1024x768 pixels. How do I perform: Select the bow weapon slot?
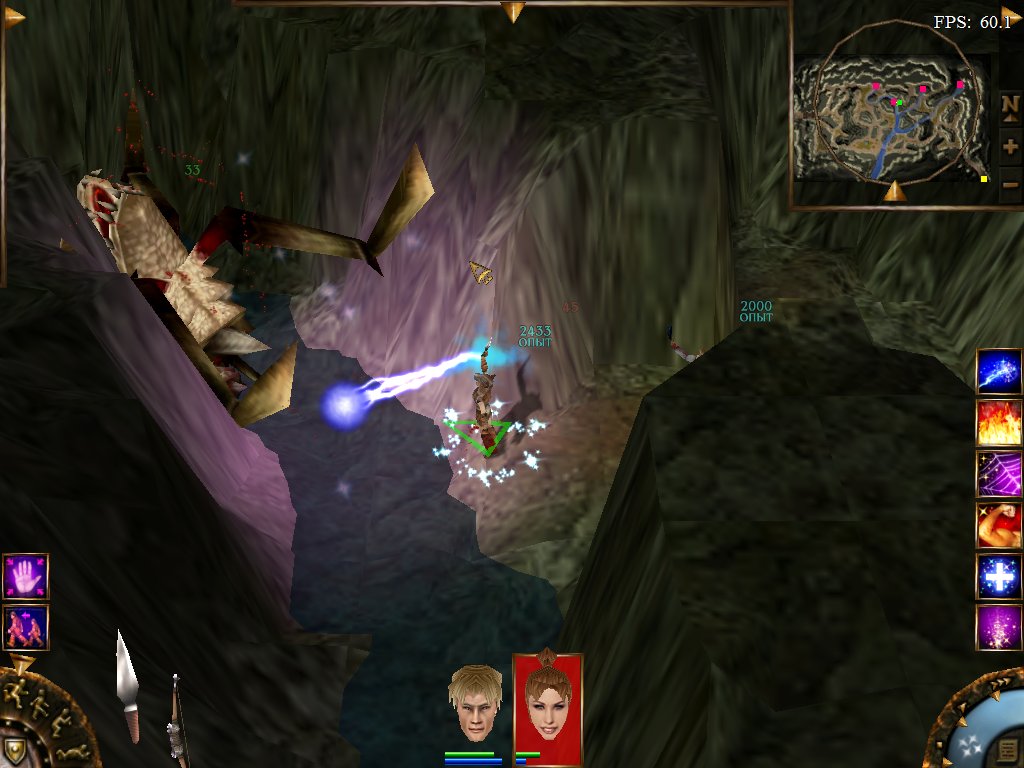175,722
